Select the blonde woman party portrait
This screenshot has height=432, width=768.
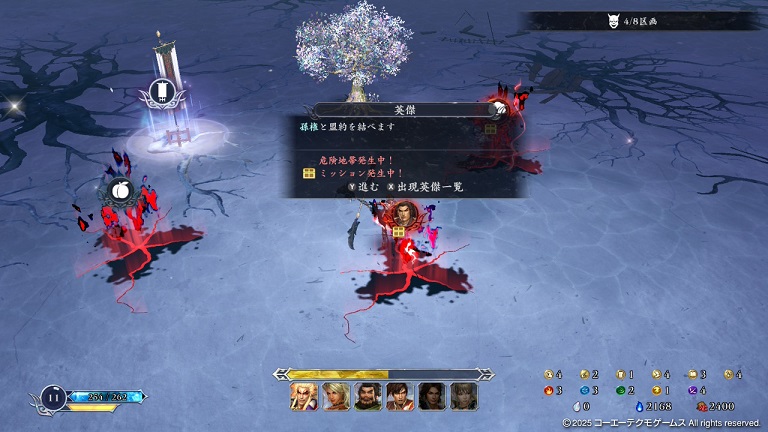click(336, 397)
